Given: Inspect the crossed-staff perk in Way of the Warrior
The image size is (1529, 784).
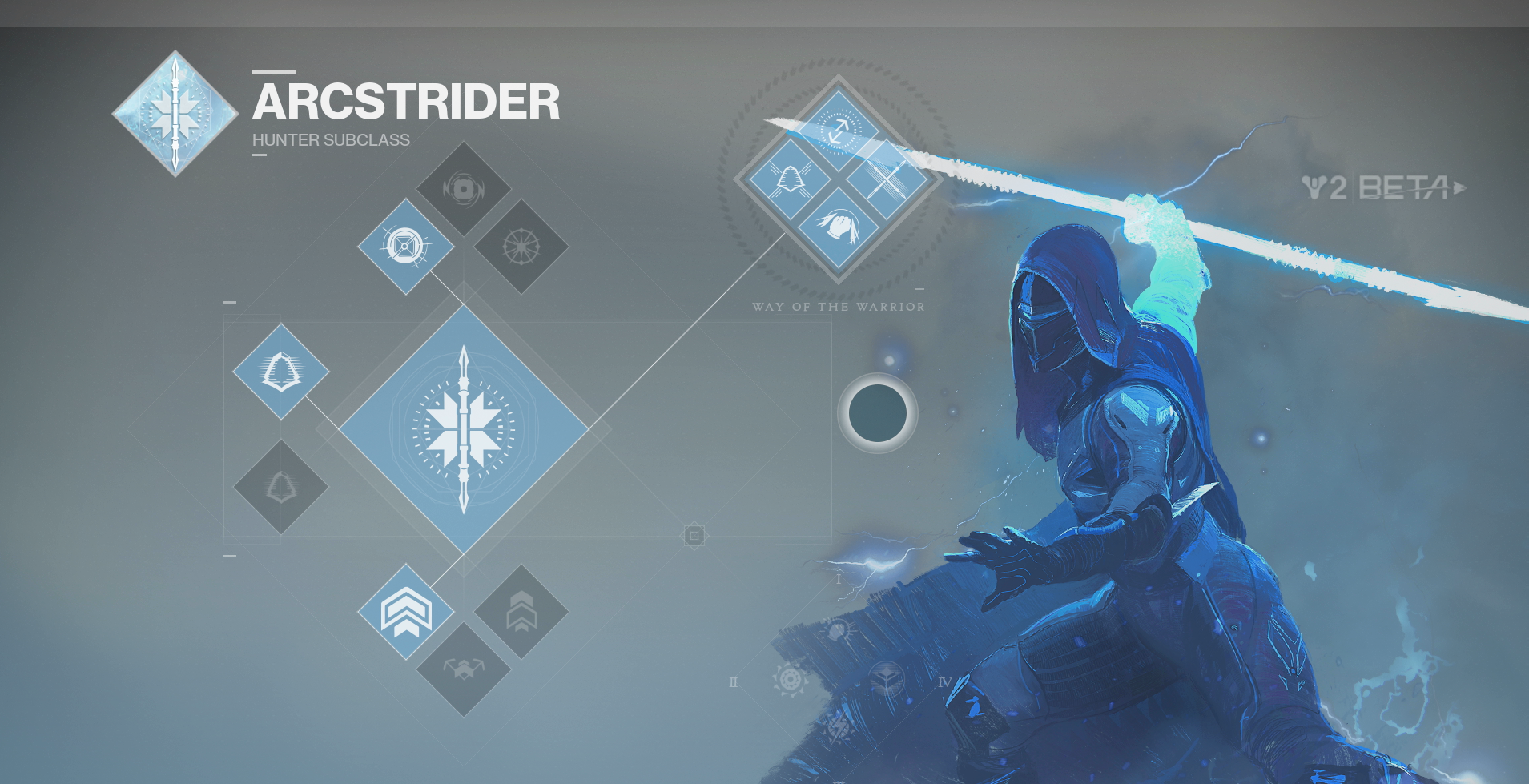Looking at the screenshot, I should [x=887, y=179].
